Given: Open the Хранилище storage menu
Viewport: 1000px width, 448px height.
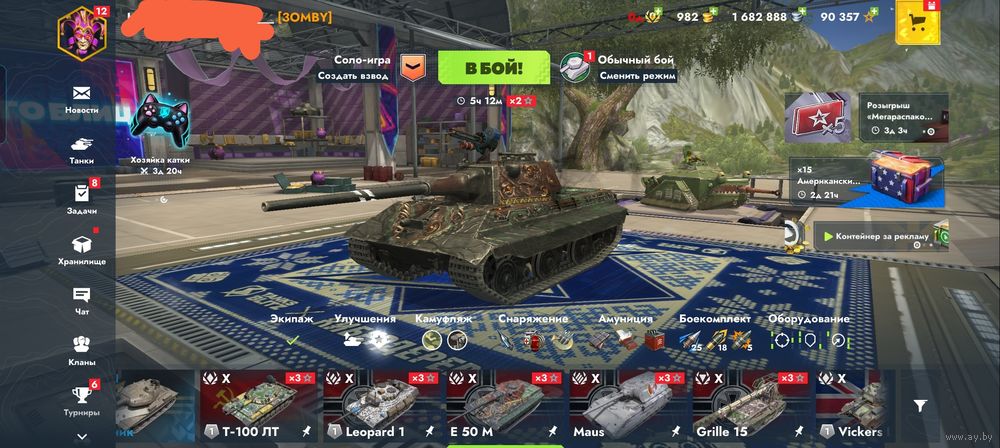Looking at the screenshot, I should (81, 249).
